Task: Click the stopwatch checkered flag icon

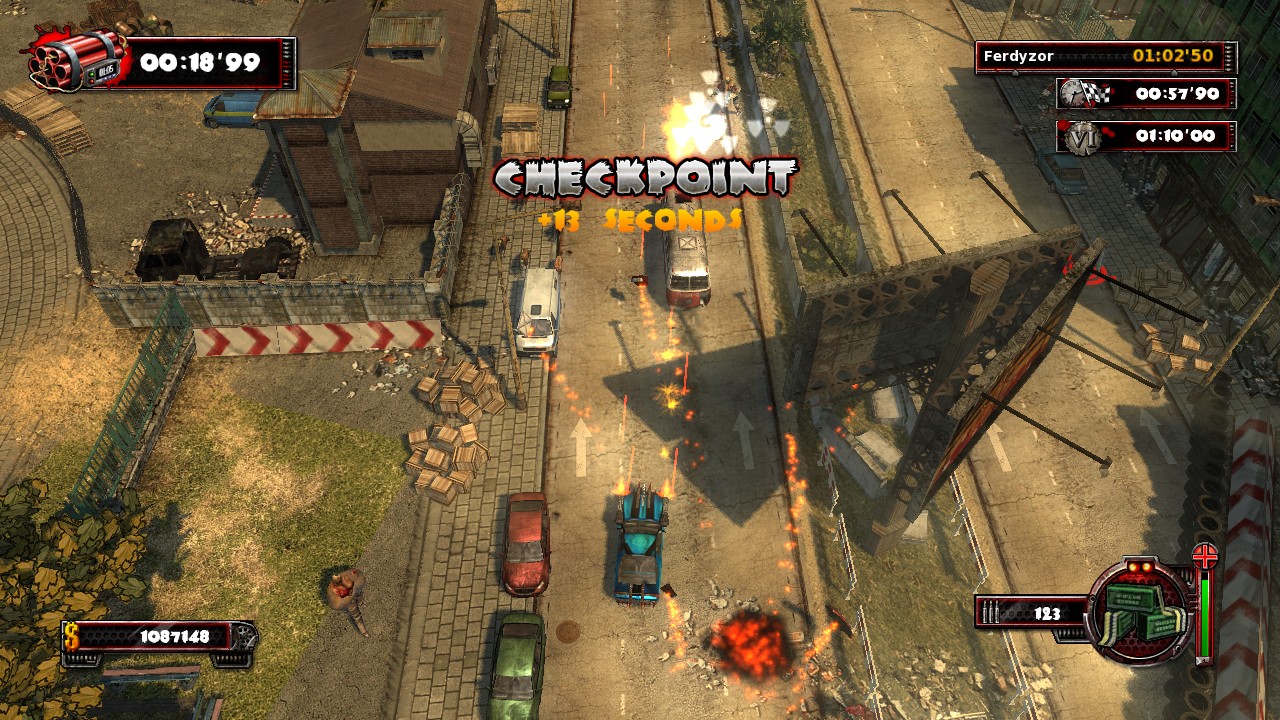Action: pos(1084,94)
